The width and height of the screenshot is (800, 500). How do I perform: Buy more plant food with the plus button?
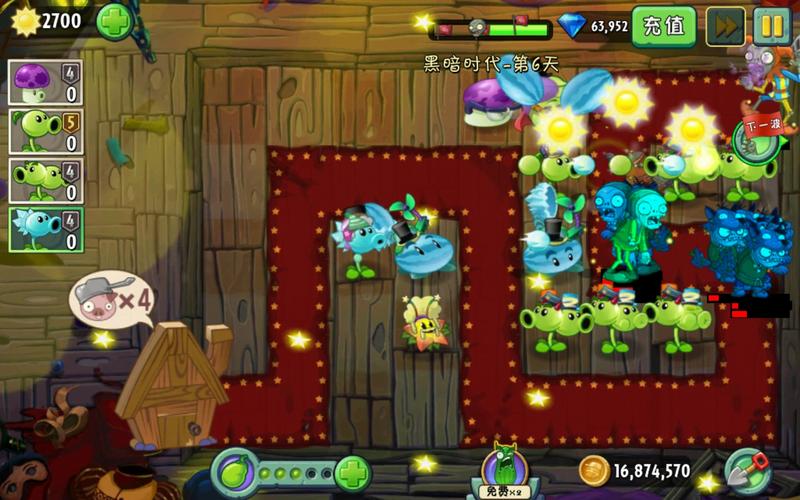[352, 472]
